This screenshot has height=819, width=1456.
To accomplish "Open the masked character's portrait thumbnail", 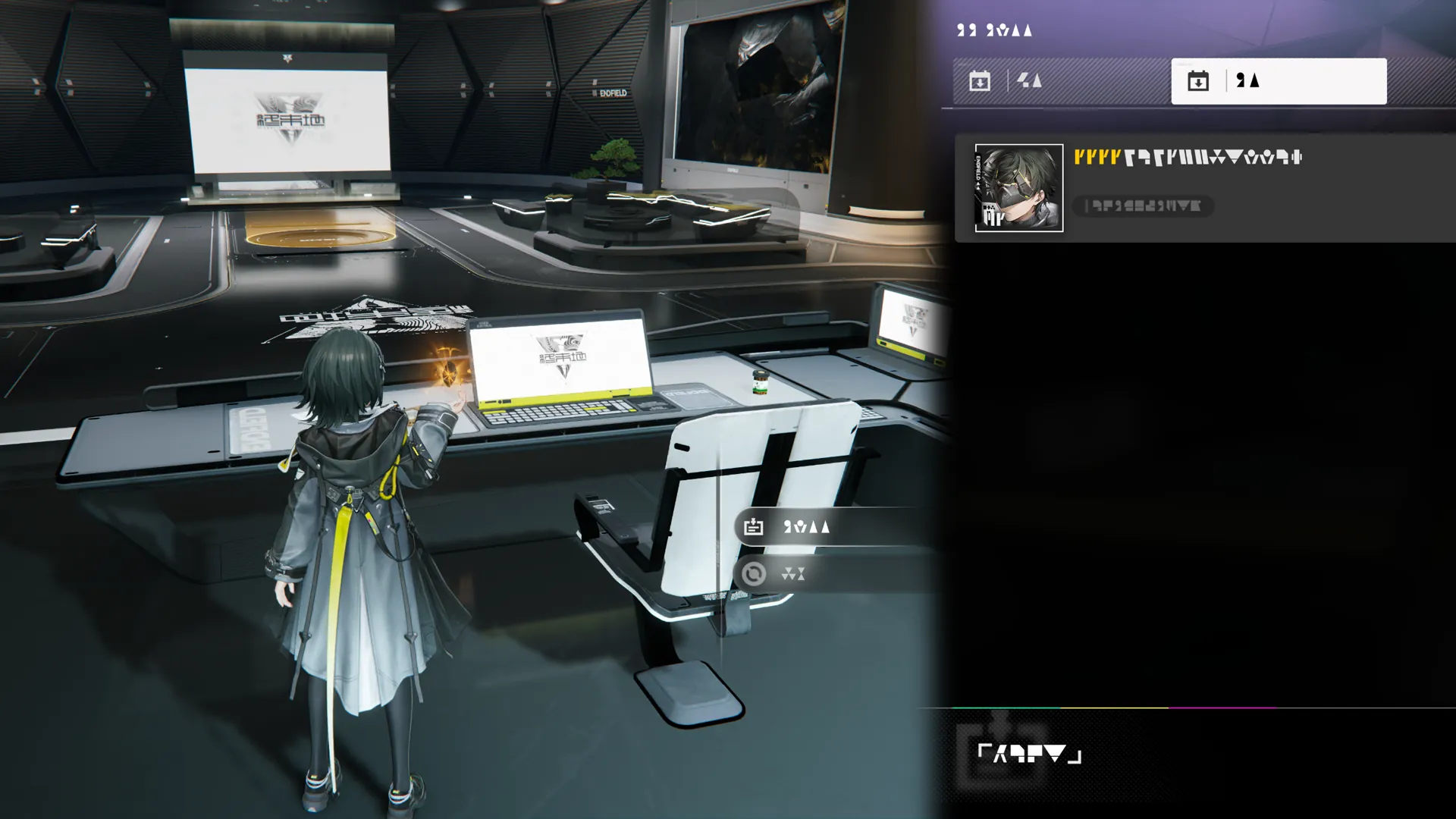I will pos(1018,188).
